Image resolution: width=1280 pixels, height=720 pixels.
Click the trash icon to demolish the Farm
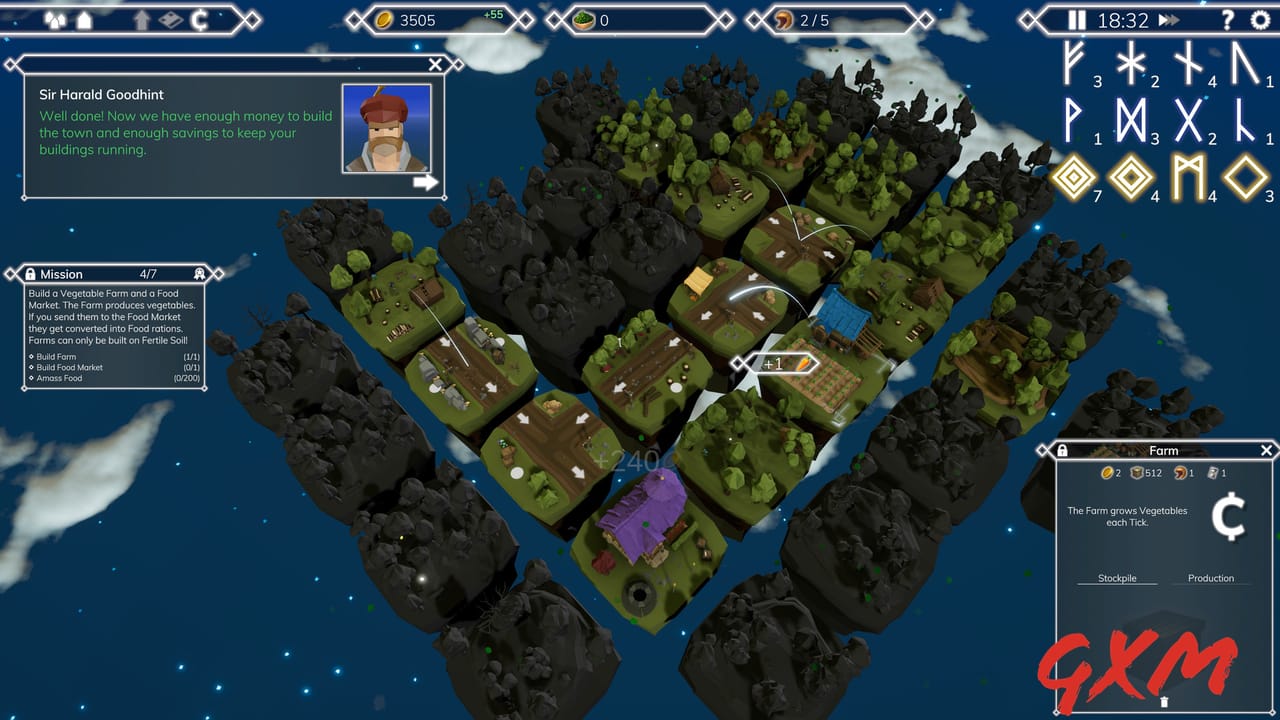(1164, 702)
